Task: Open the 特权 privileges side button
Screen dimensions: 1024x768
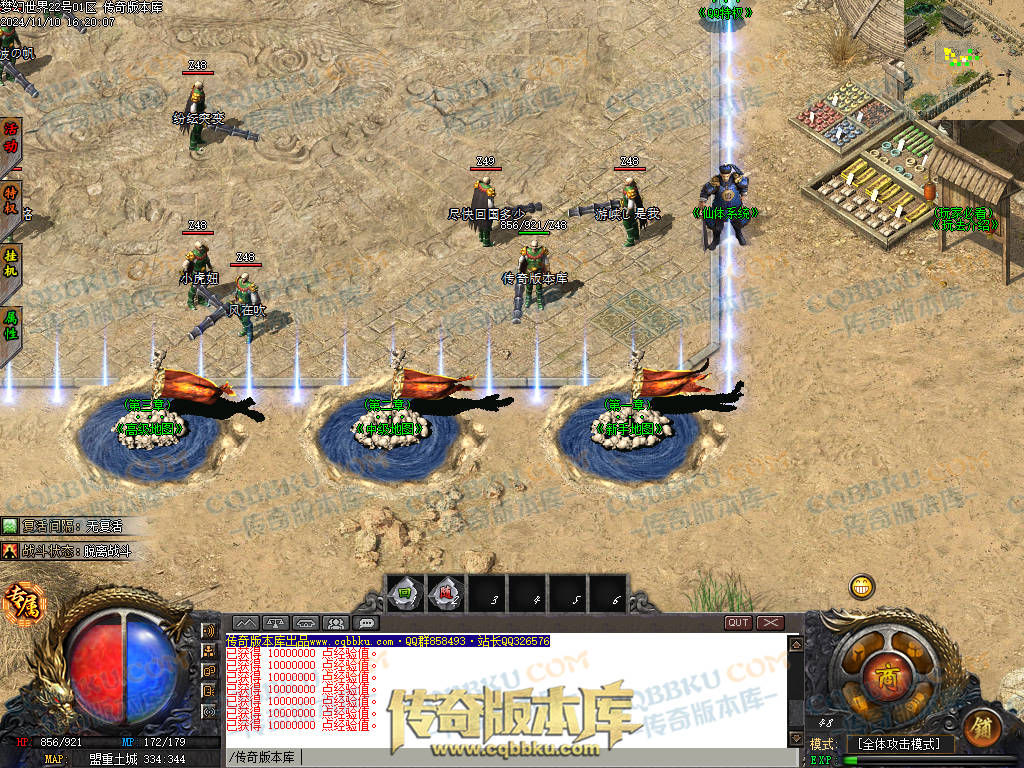Action: coord(11,200)
